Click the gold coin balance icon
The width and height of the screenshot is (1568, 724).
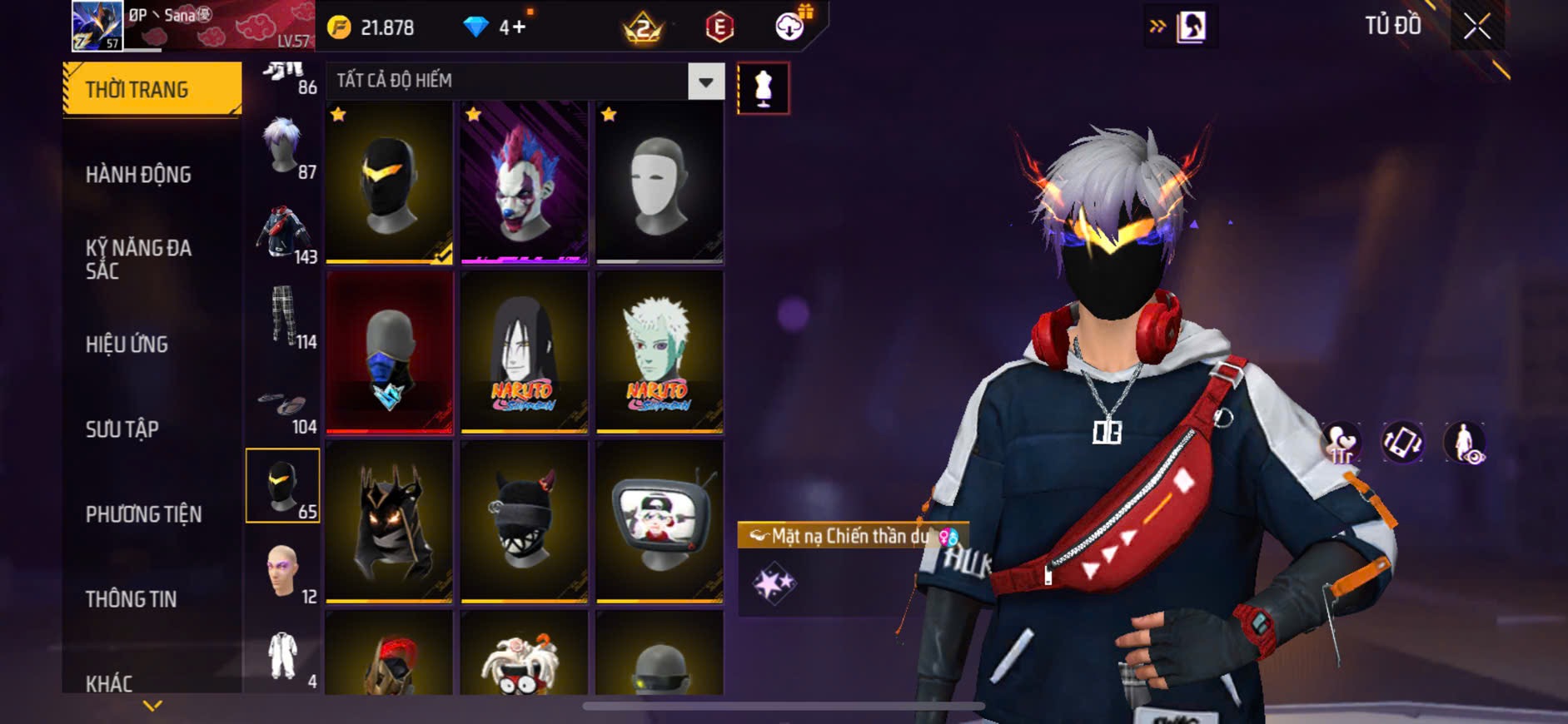pyautogui.click(x=339, y=27)
